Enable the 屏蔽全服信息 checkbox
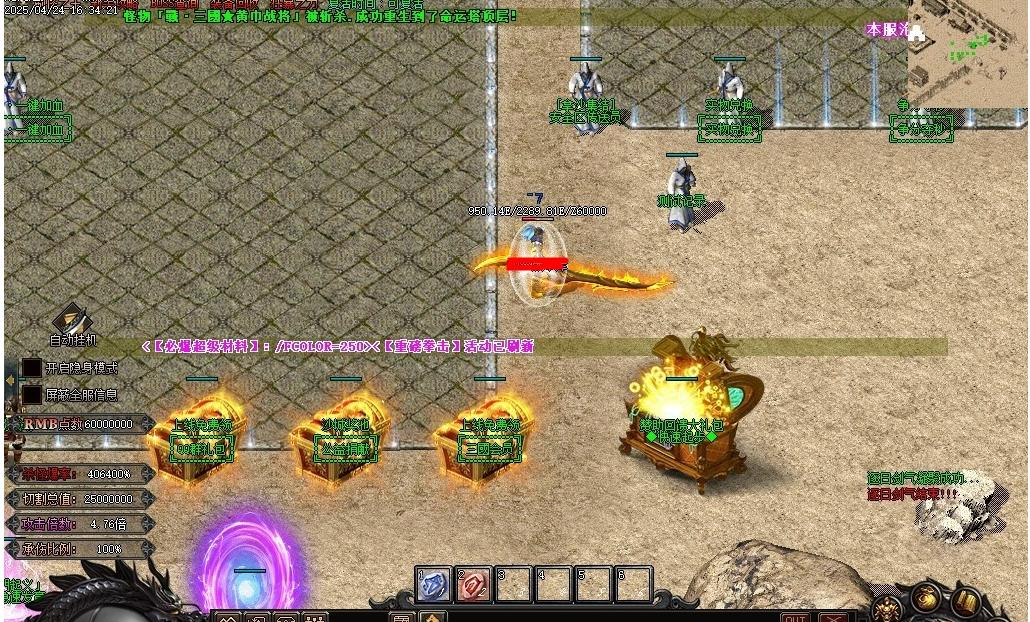 click(32, 395)
